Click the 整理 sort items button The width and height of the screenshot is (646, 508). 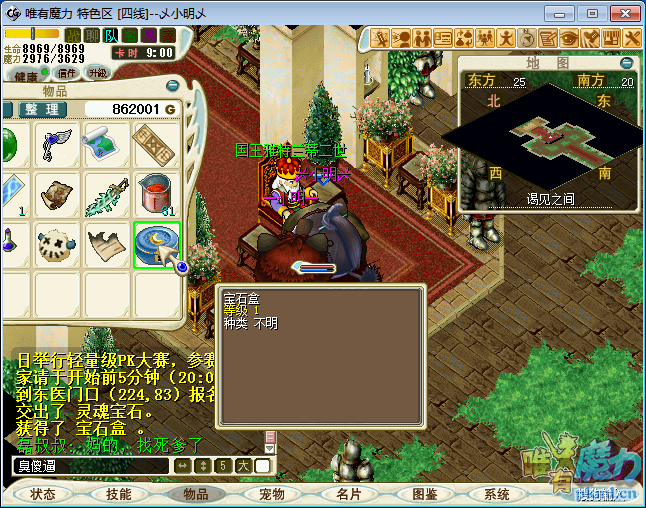pos(42,109)
